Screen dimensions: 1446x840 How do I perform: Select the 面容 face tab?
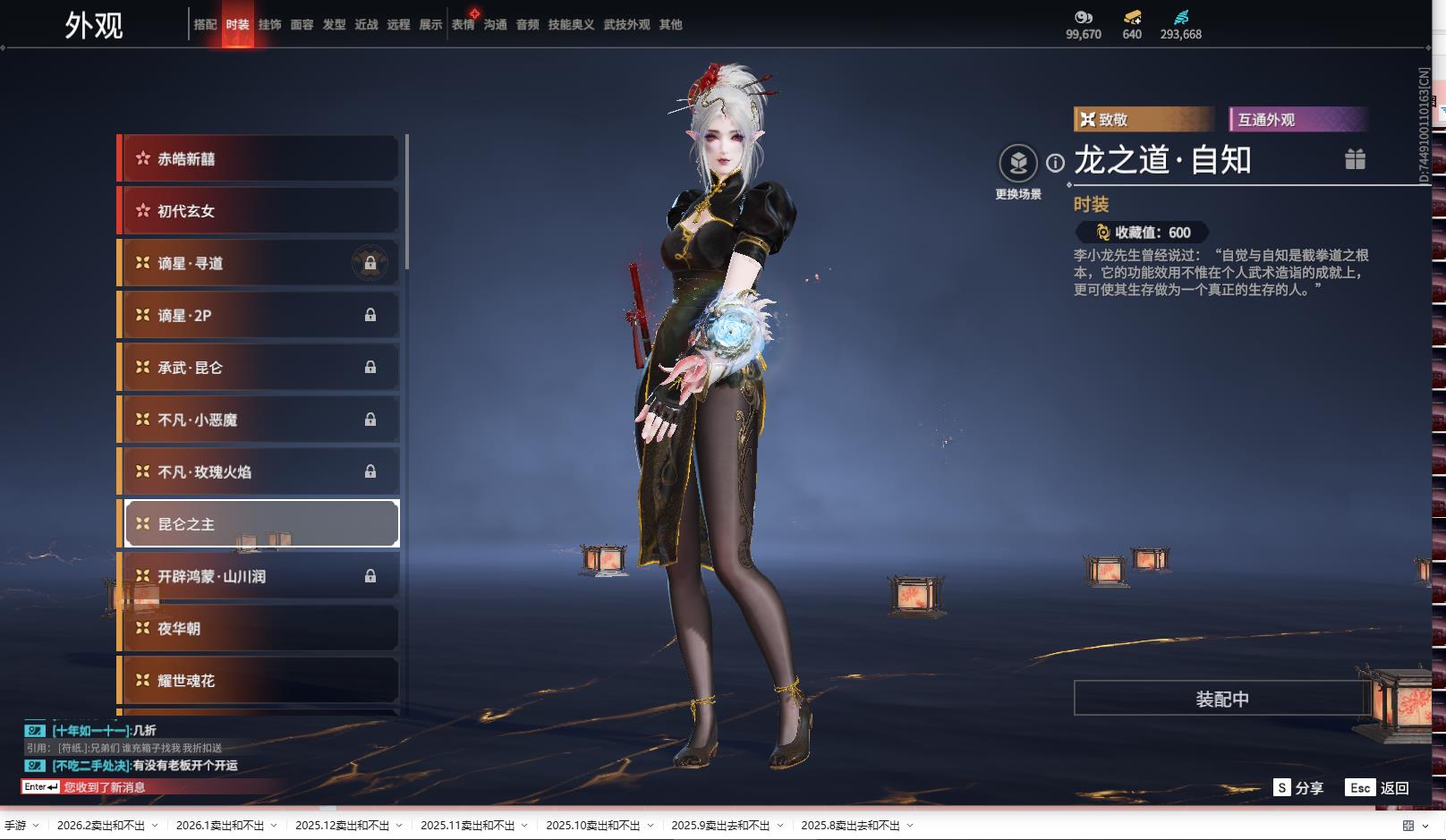click(x=302, y=25)
